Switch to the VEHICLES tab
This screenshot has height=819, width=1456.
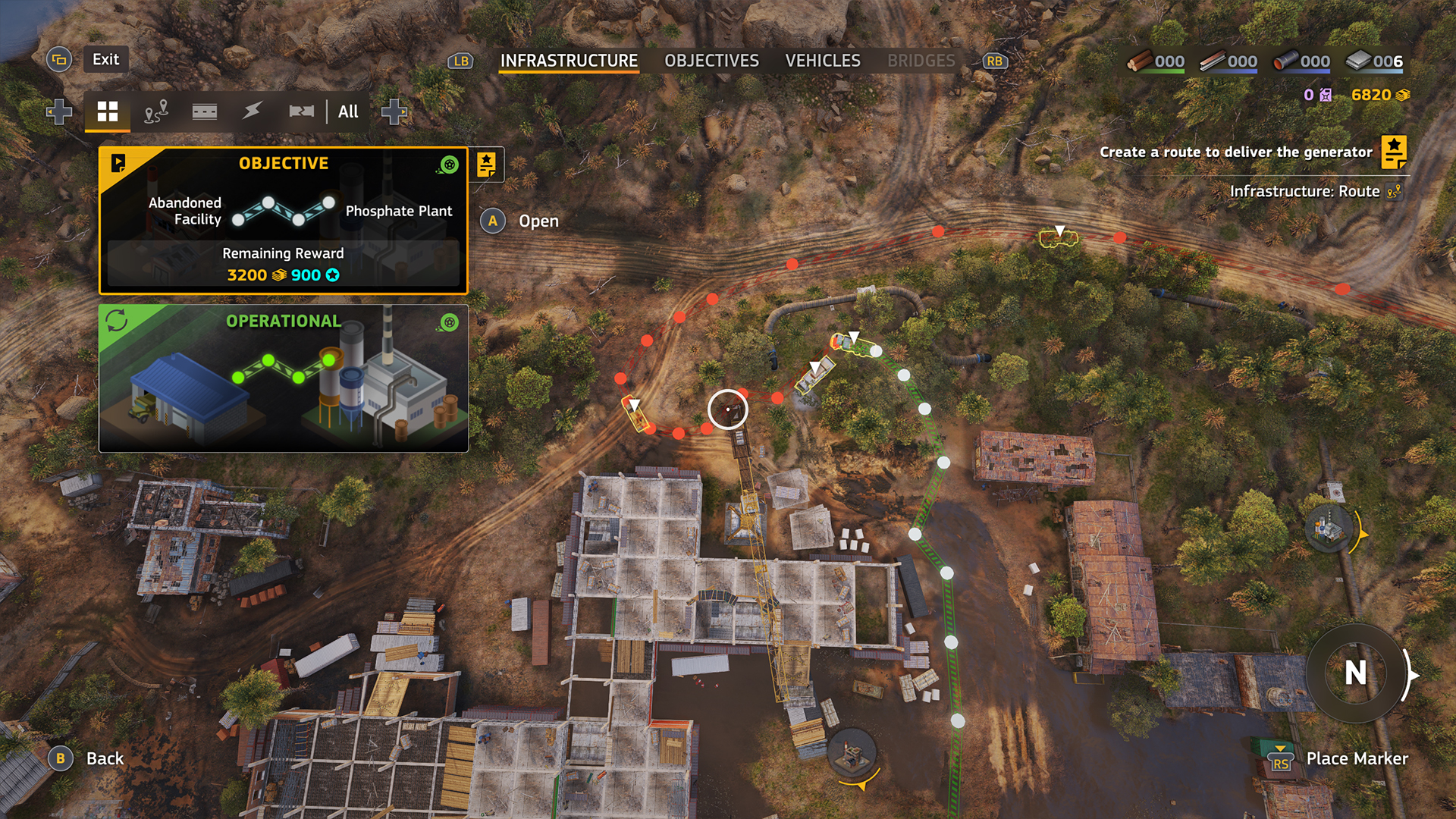tap(824, 61)
